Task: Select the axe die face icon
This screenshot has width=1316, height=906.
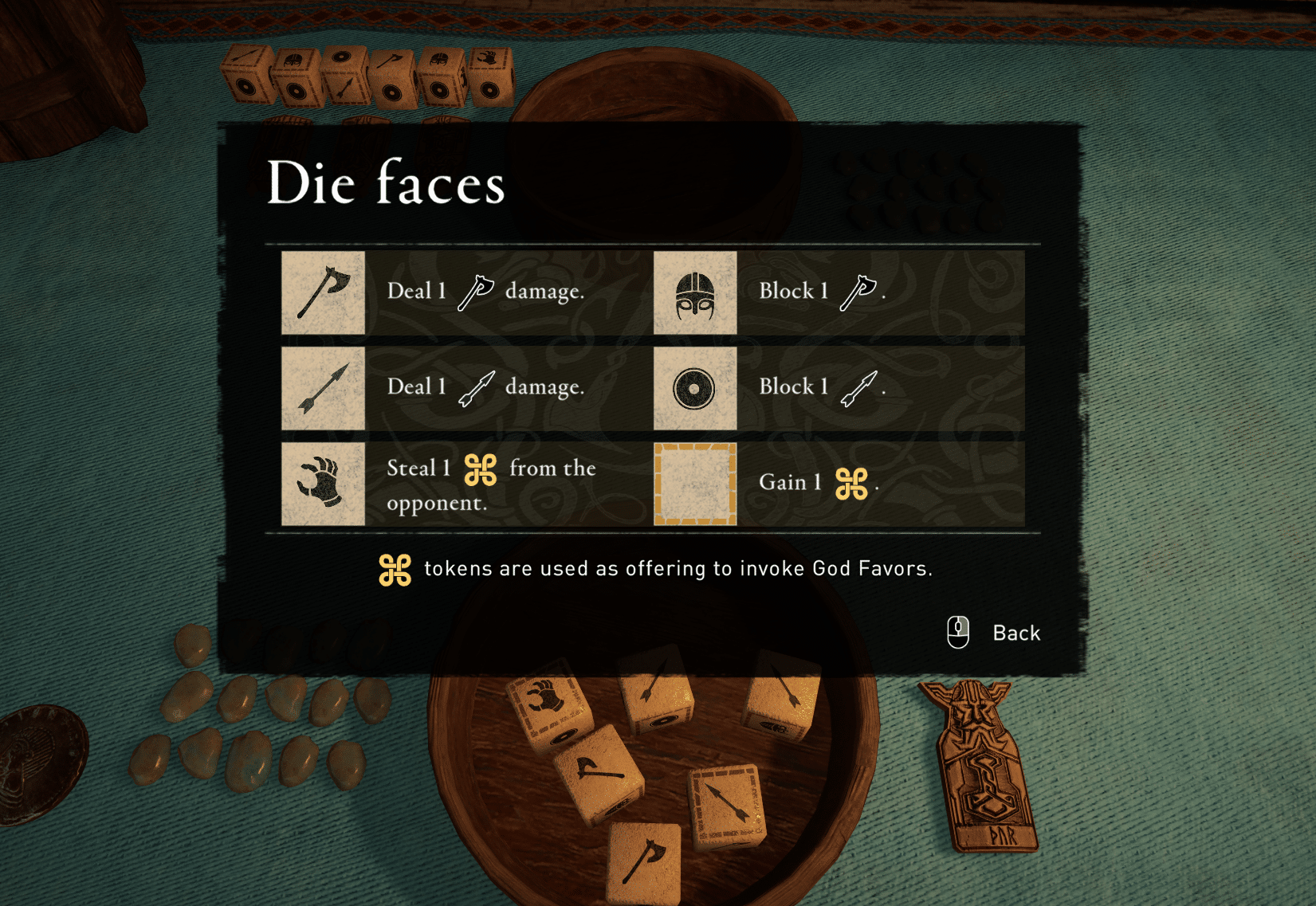Action: point(323,292)
